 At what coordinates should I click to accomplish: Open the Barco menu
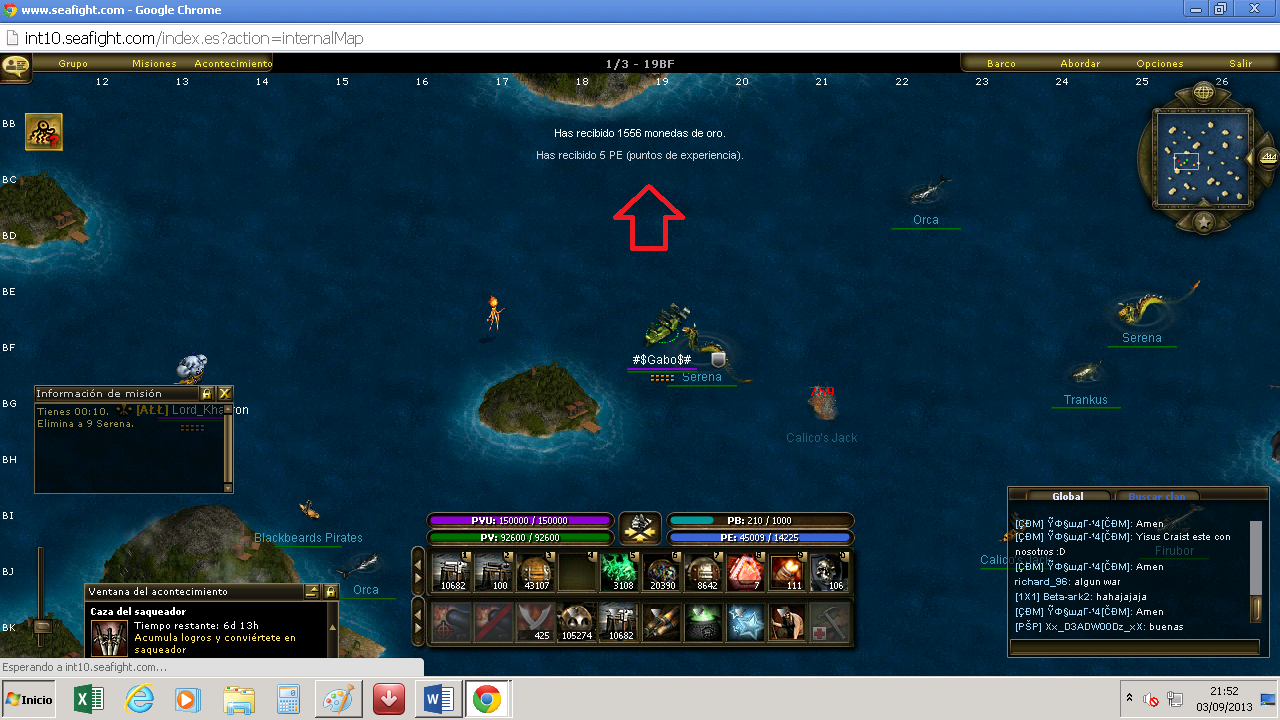(1002, 62)
